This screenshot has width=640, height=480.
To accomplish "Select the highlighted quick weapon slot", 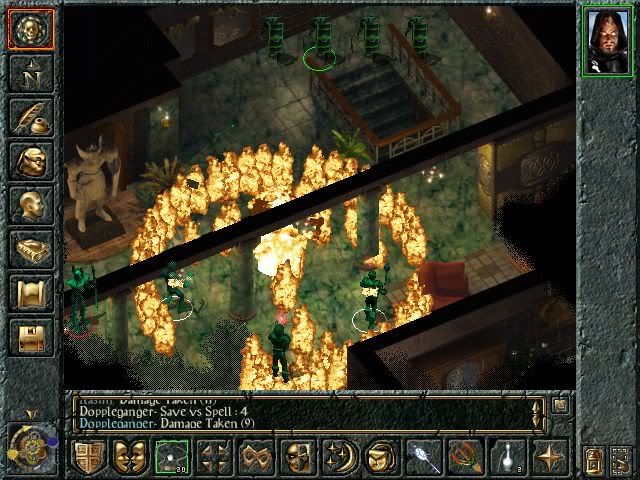I will [169, 458].
